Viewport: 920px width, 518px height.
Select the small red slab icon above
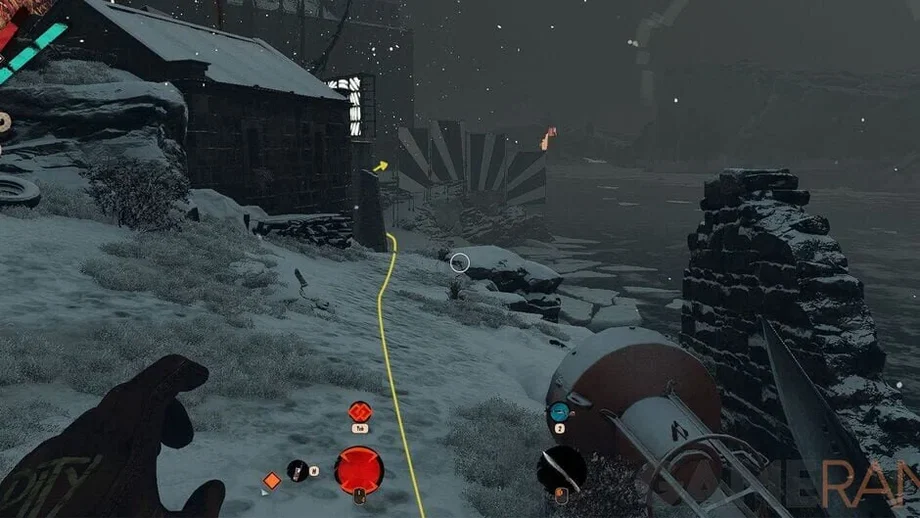[360, 411]
